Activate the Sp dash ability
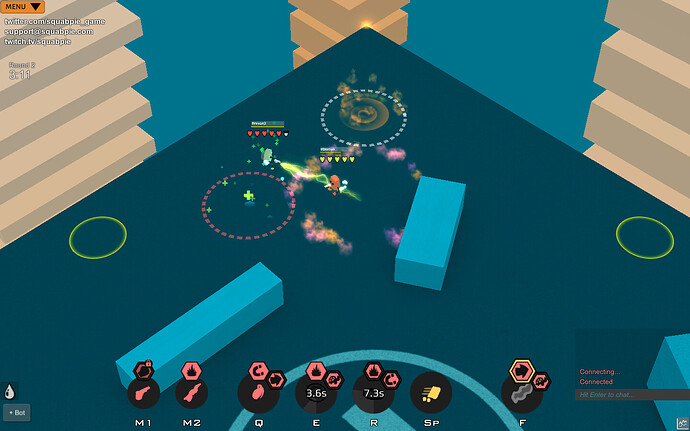Viewport: 690px width, 431px height. click(431, 392)
